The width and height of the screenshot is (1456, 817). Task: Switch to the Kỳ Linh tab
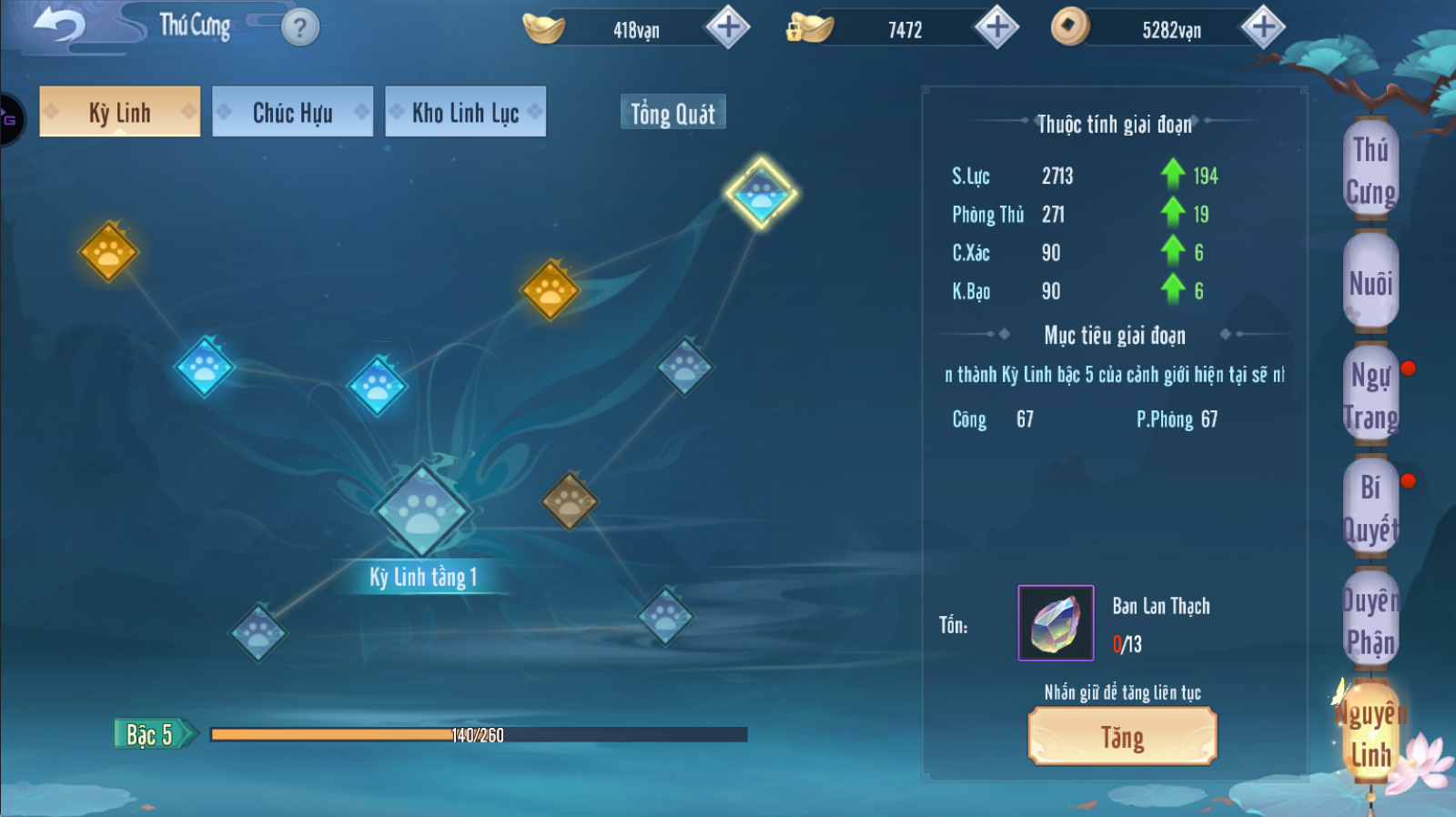click(x=119, y=112)
